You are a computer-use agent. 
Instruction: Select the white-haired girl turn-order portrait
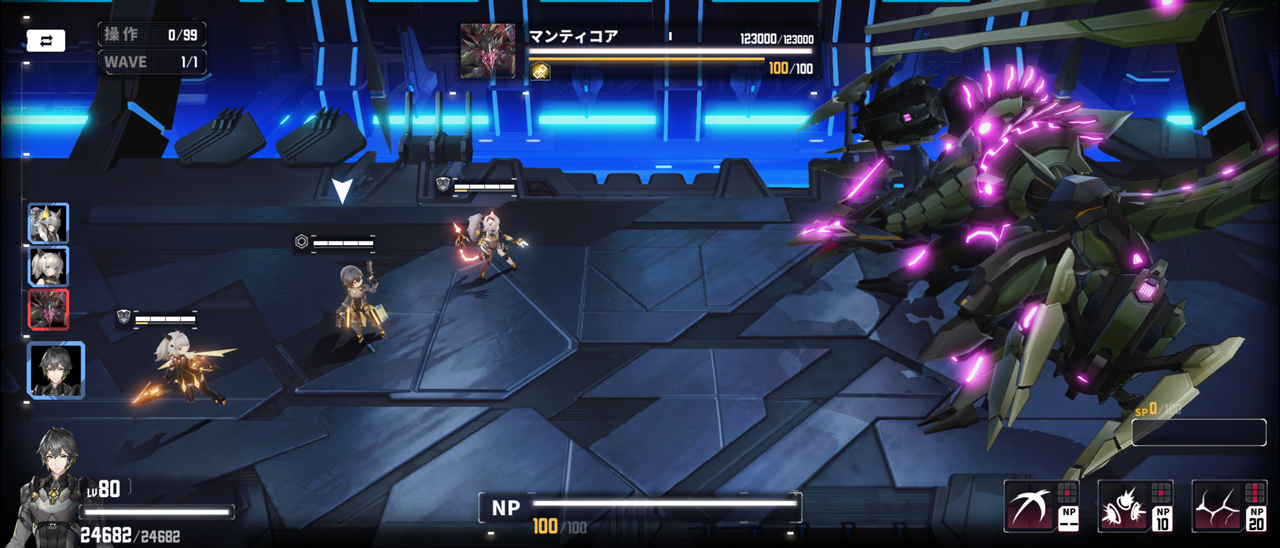pyautogui.click(x=48, y=267)
